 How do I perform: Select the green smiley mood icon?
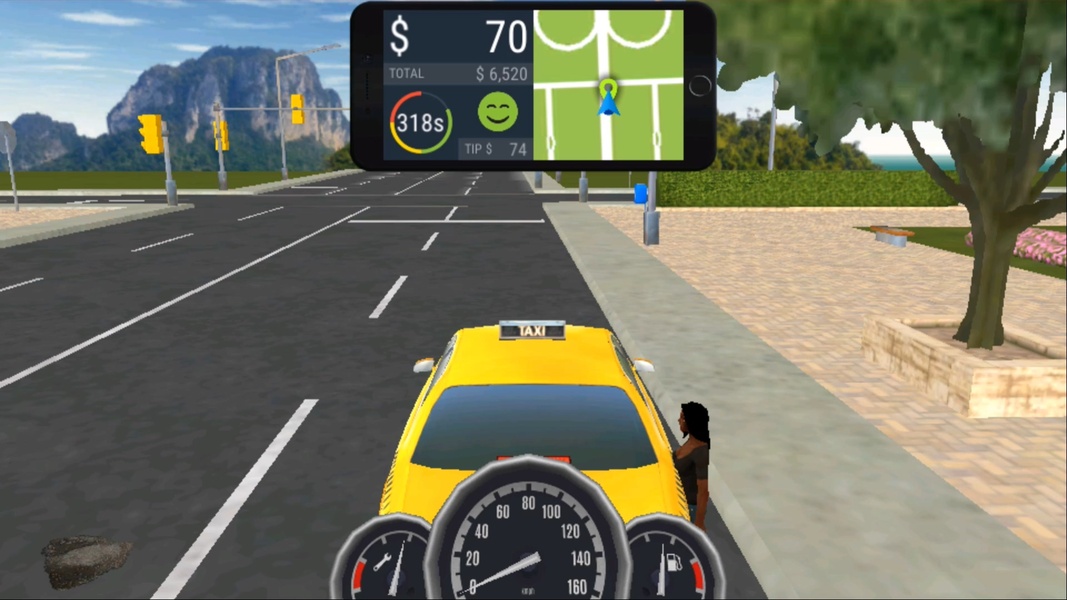497,112
